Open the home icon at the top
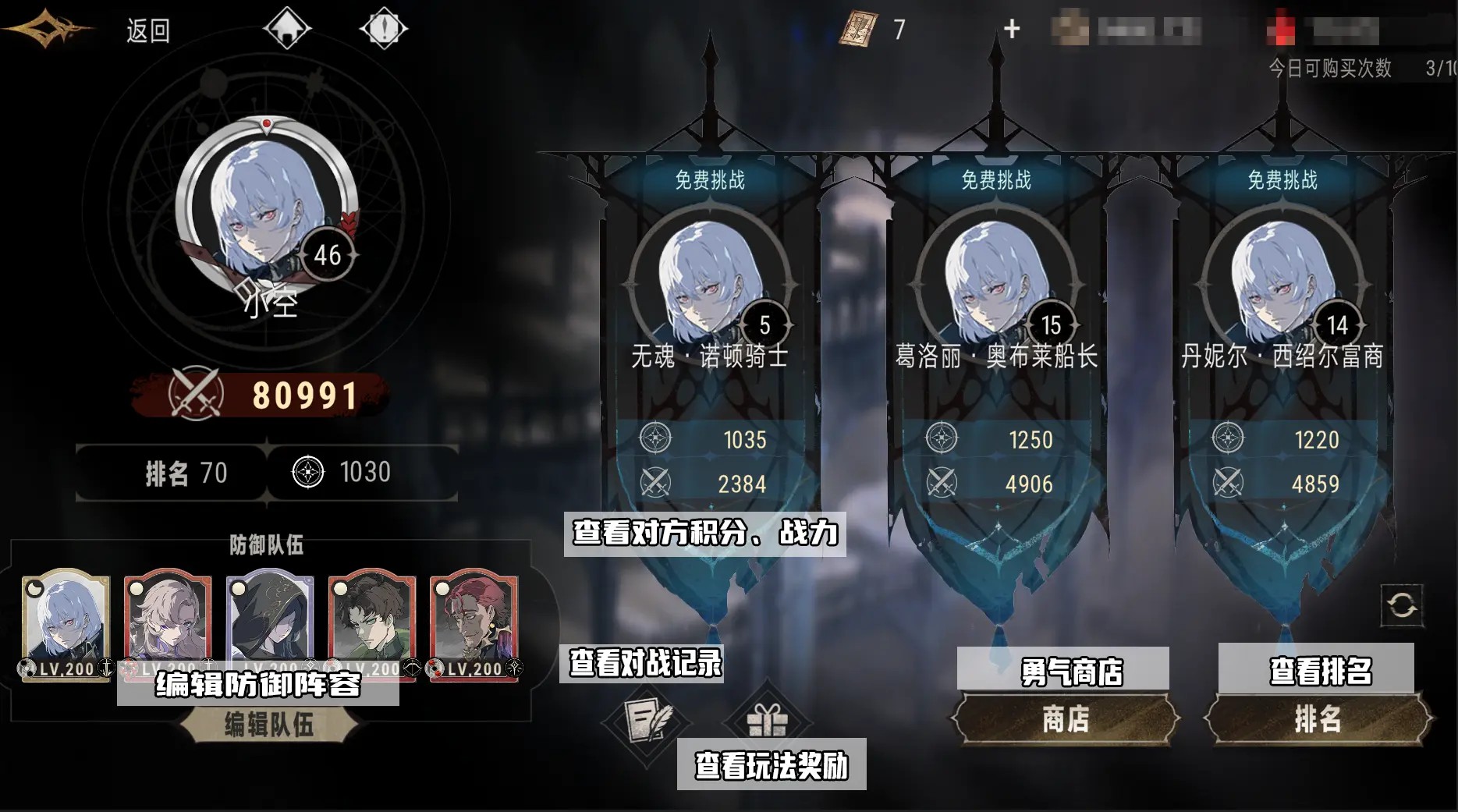 tap(288, 28)
